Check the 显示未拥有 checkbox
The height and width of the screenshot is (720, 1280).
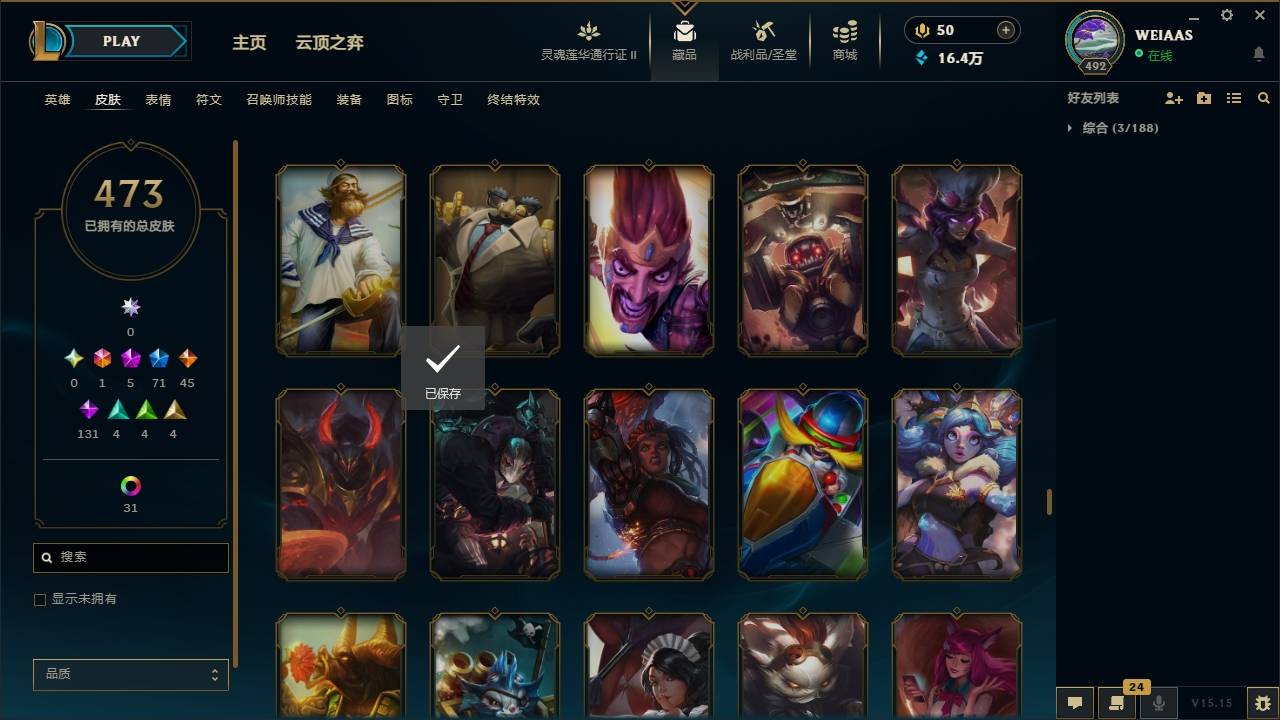(x=39, y=599)
